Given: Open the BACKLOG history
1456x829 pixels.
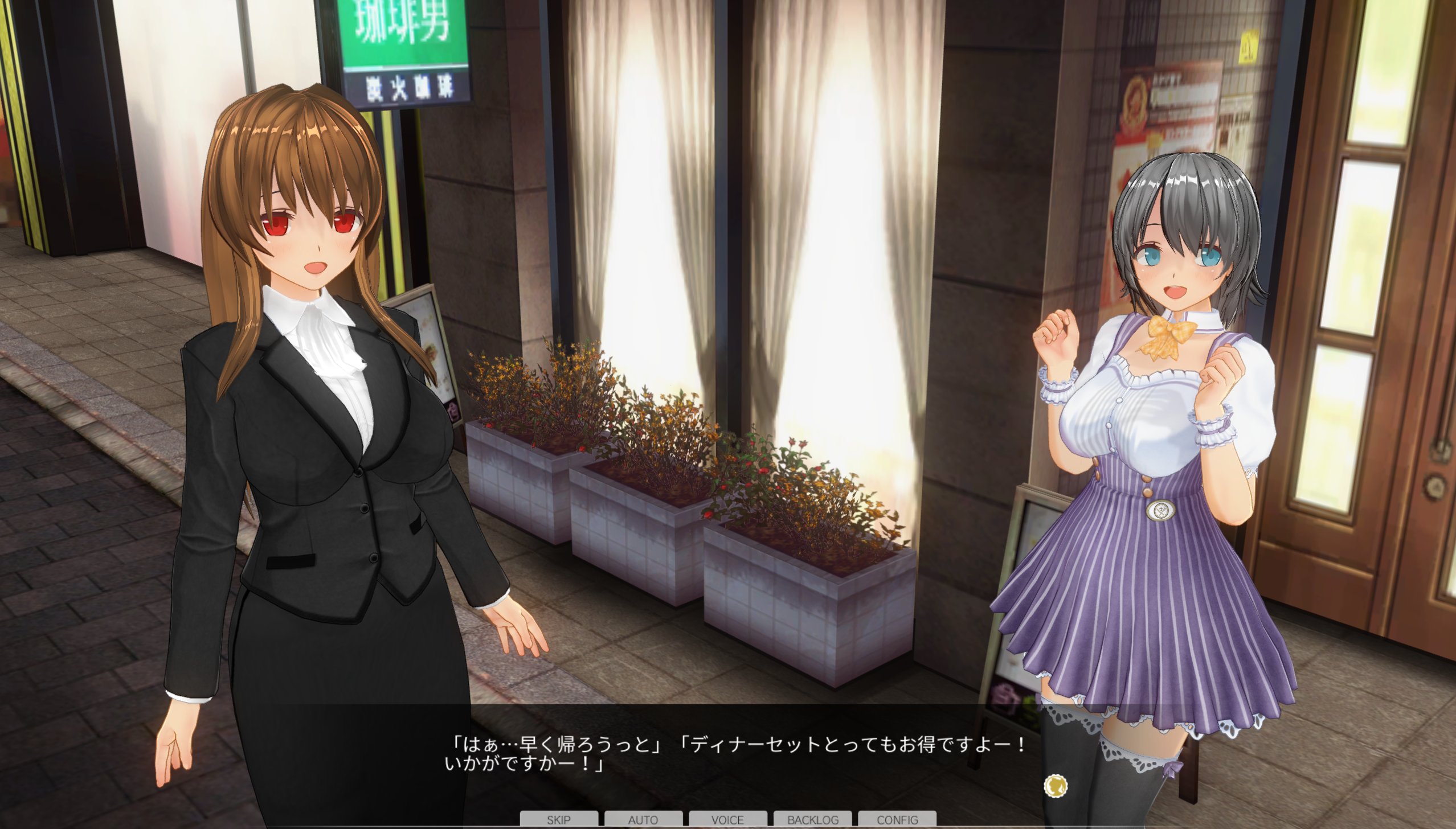Looking at the screenshot, I should [812, 819].
